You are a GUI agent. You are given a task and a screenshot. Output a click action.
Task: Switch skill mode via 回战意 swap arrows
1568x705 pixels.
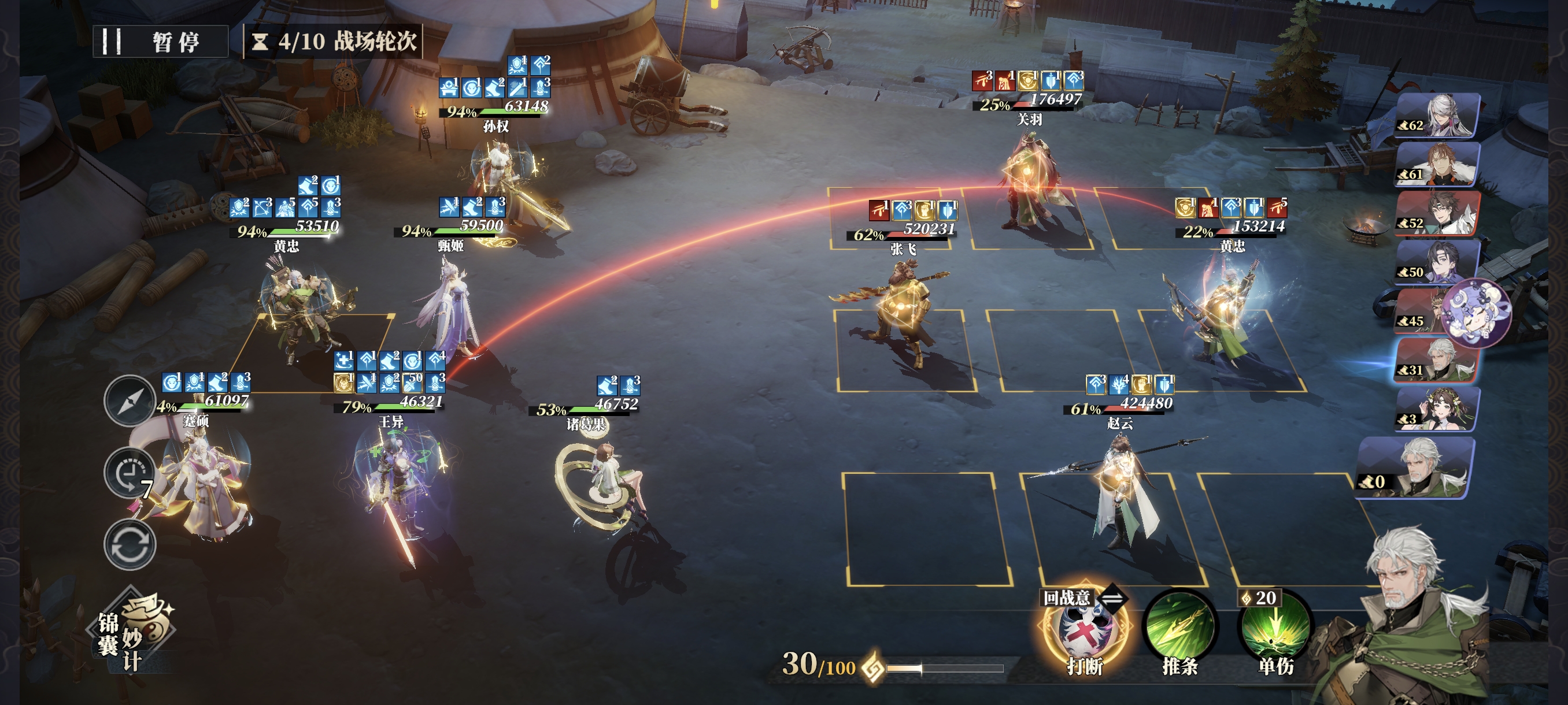(1113, 598)
